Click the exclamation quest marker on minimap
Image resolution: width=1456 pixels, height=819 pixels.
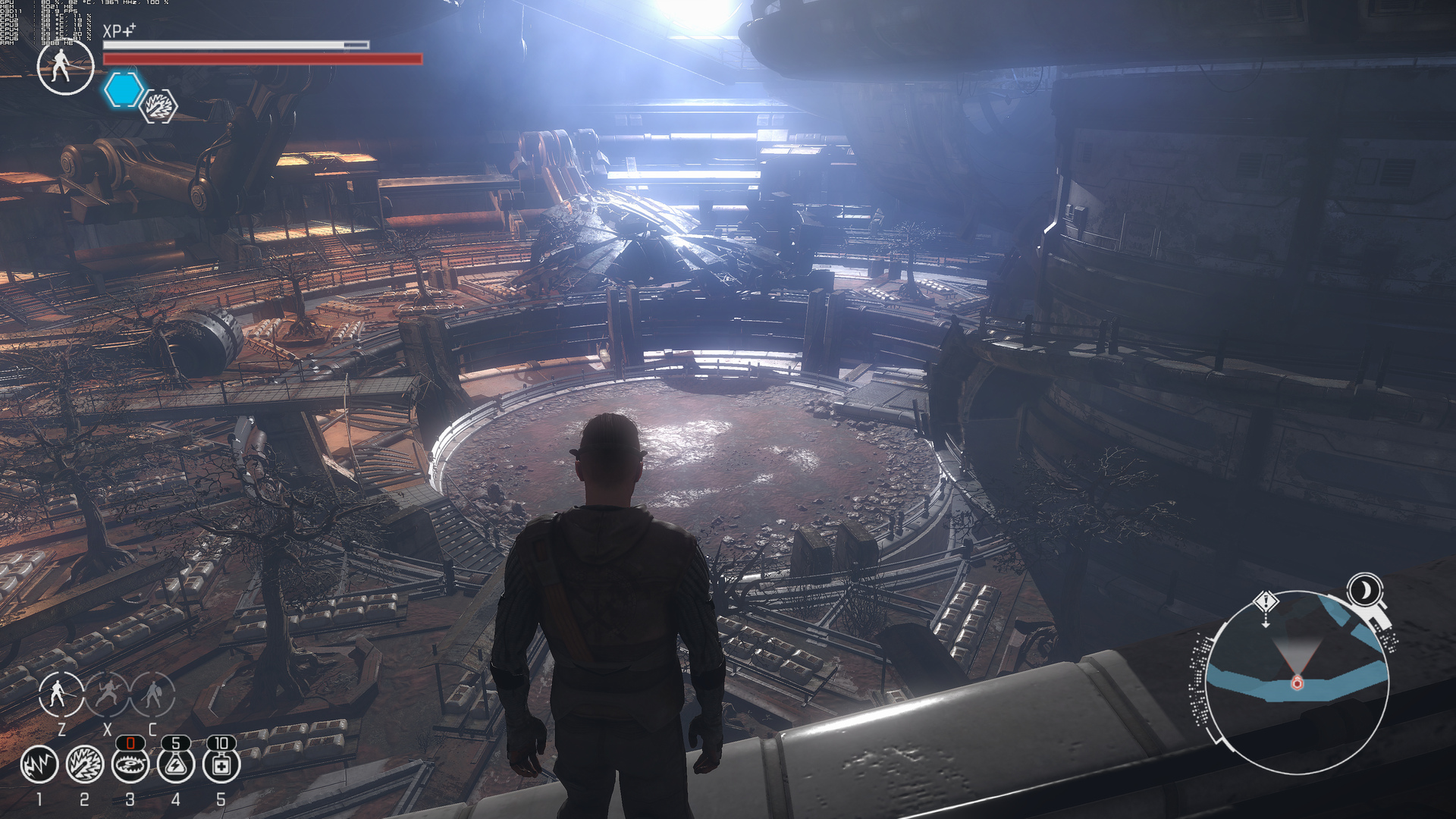[x=1266, y=603]
